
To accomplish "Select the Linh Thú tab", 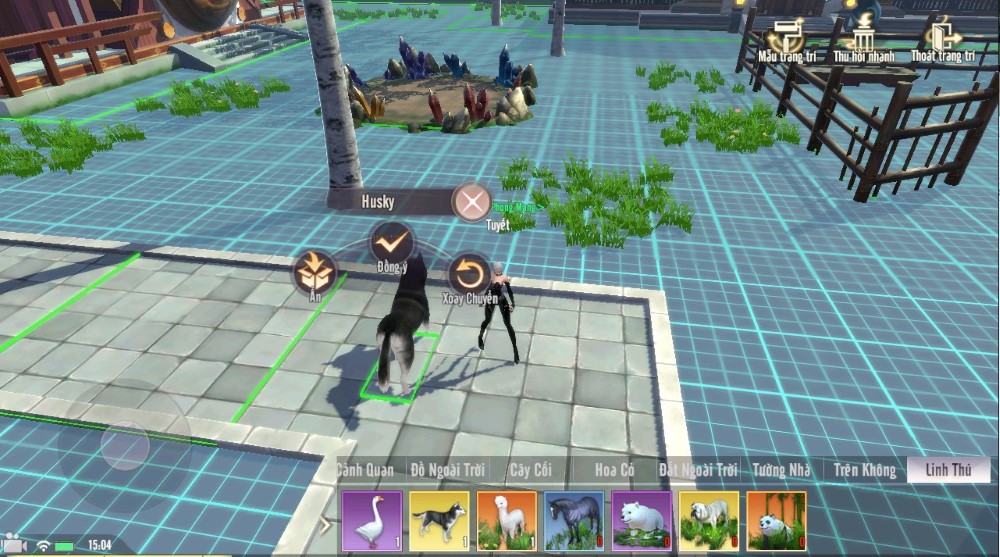I will pyautogui.click(x=949, y=470).
